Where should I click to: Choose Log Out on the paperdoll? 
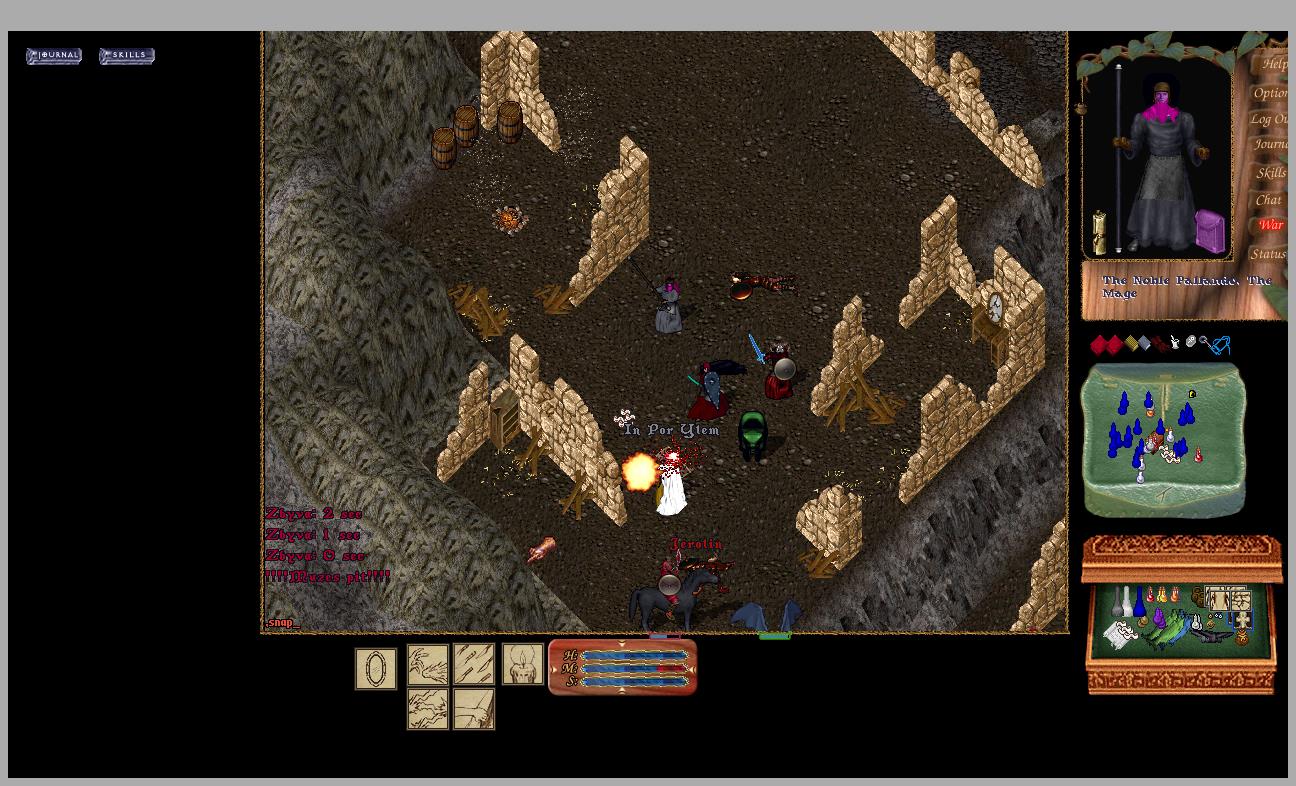[x=1268, y=119]
